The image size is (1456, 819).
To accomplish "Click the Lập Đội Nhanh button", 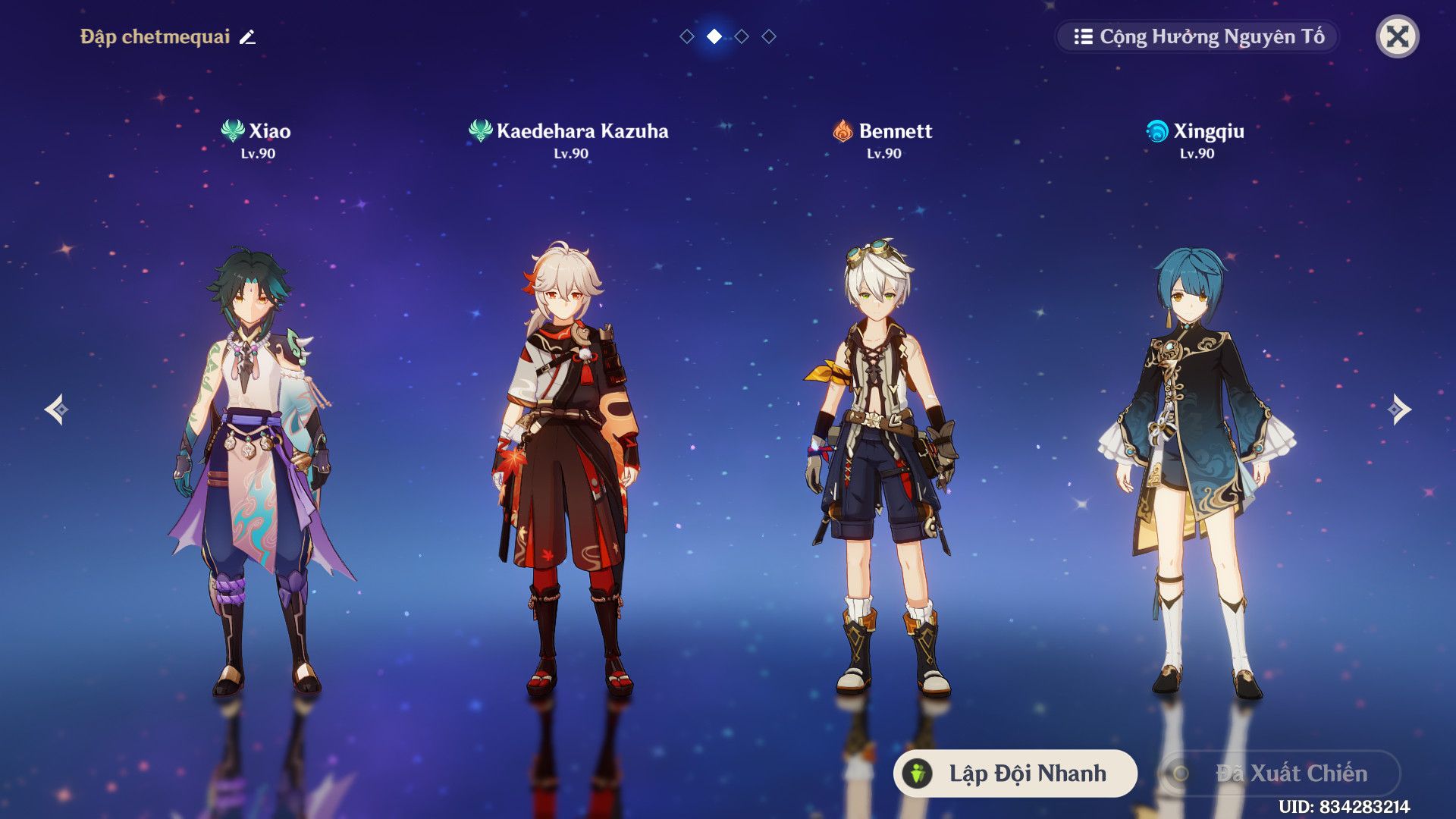I will (1015, 773).
